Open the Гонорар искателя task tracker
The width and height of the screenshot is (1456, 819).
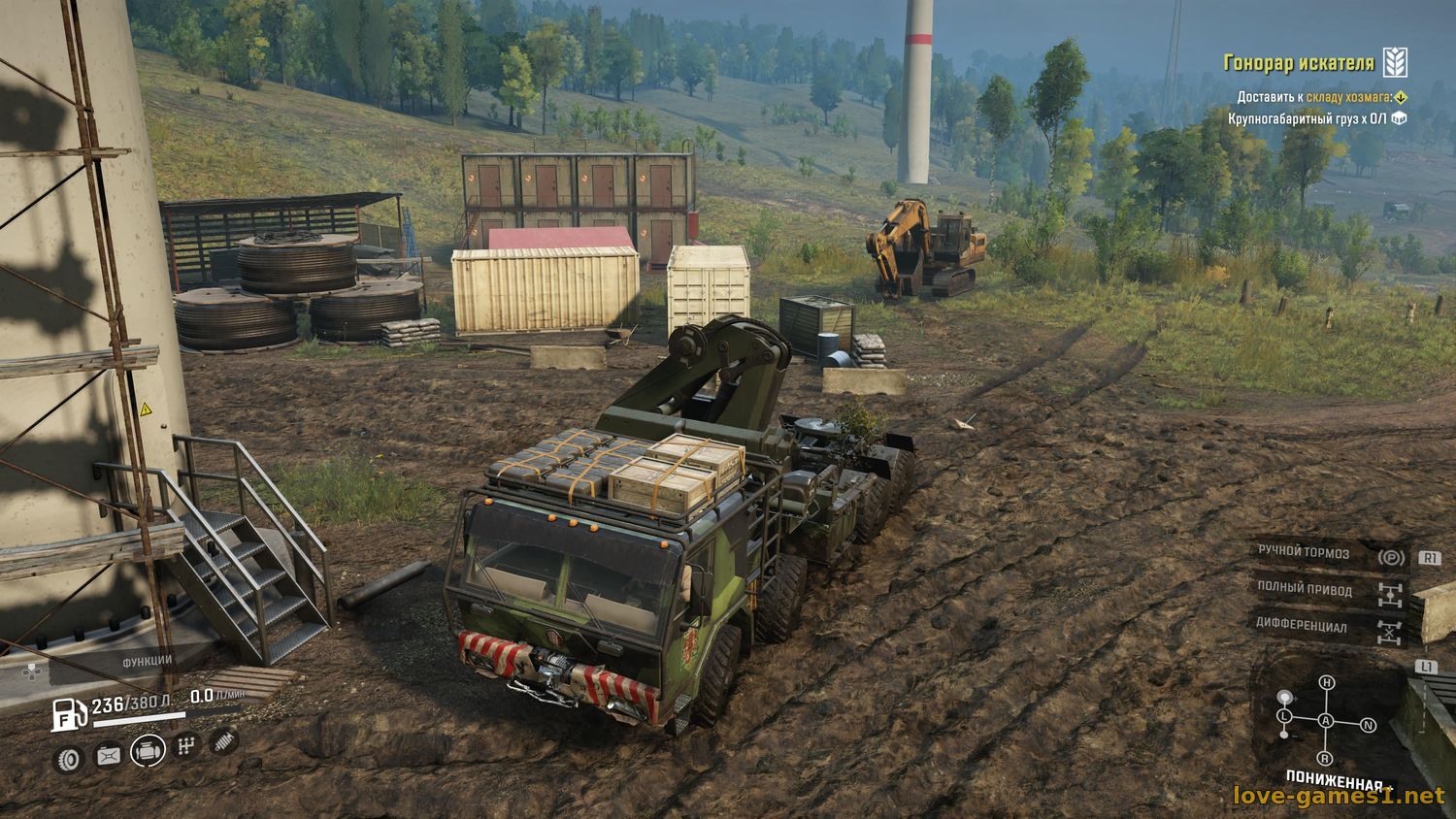point(1298,64)
